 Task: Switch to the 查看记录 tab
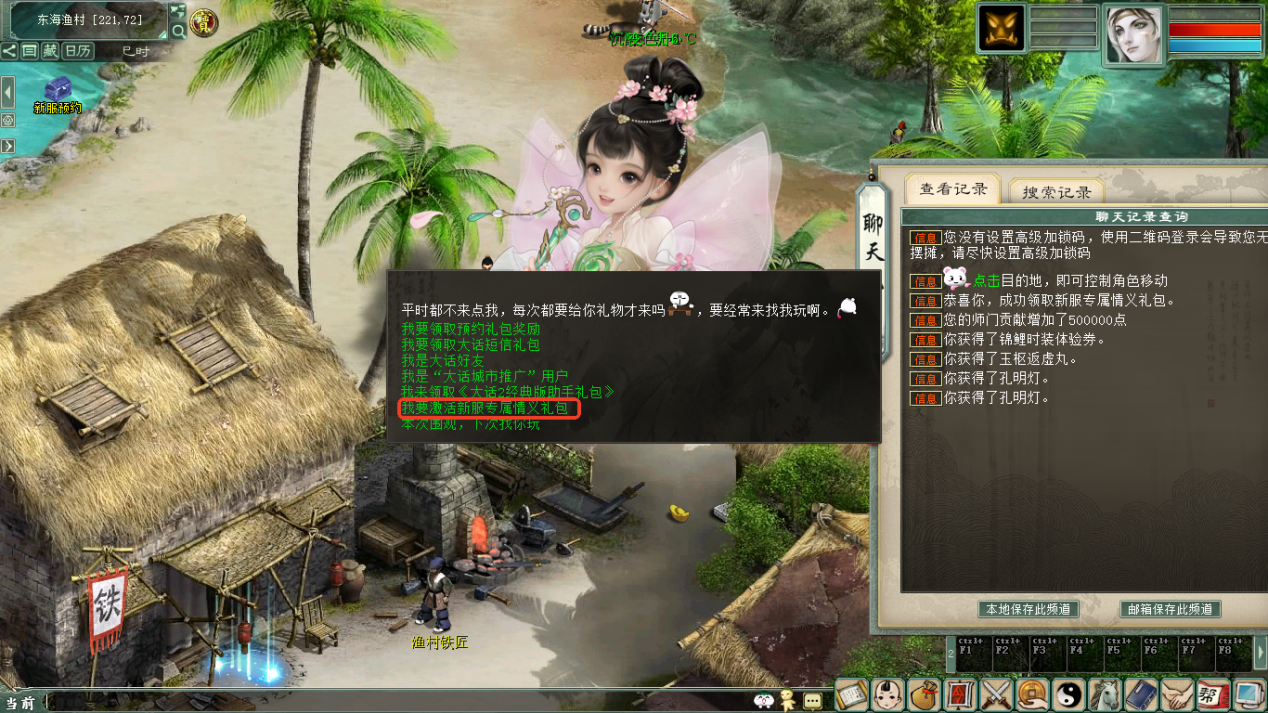point(953,189)
